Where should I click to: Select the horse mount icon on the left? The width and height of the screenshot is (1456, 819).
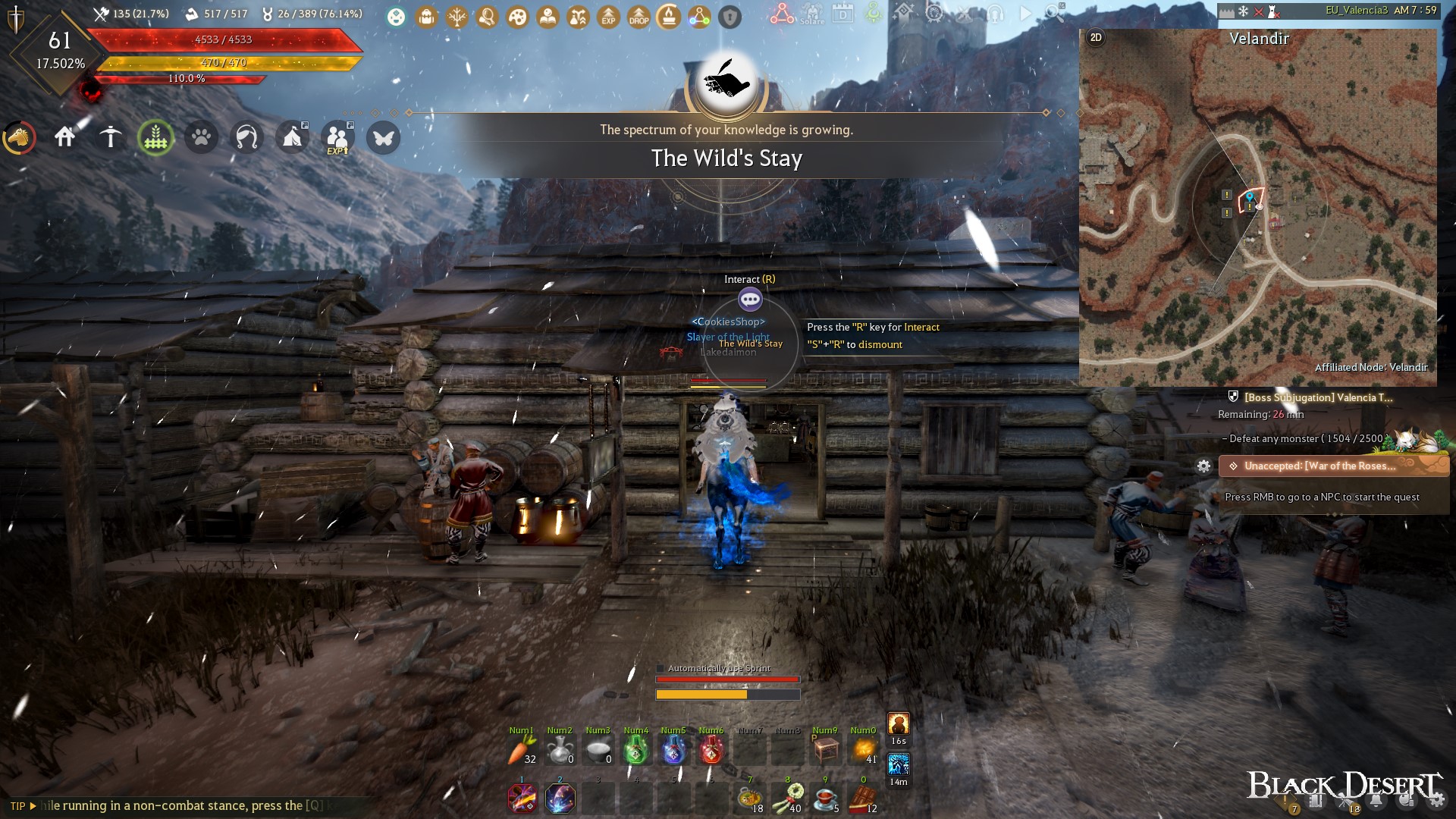(x=20, y=138)
